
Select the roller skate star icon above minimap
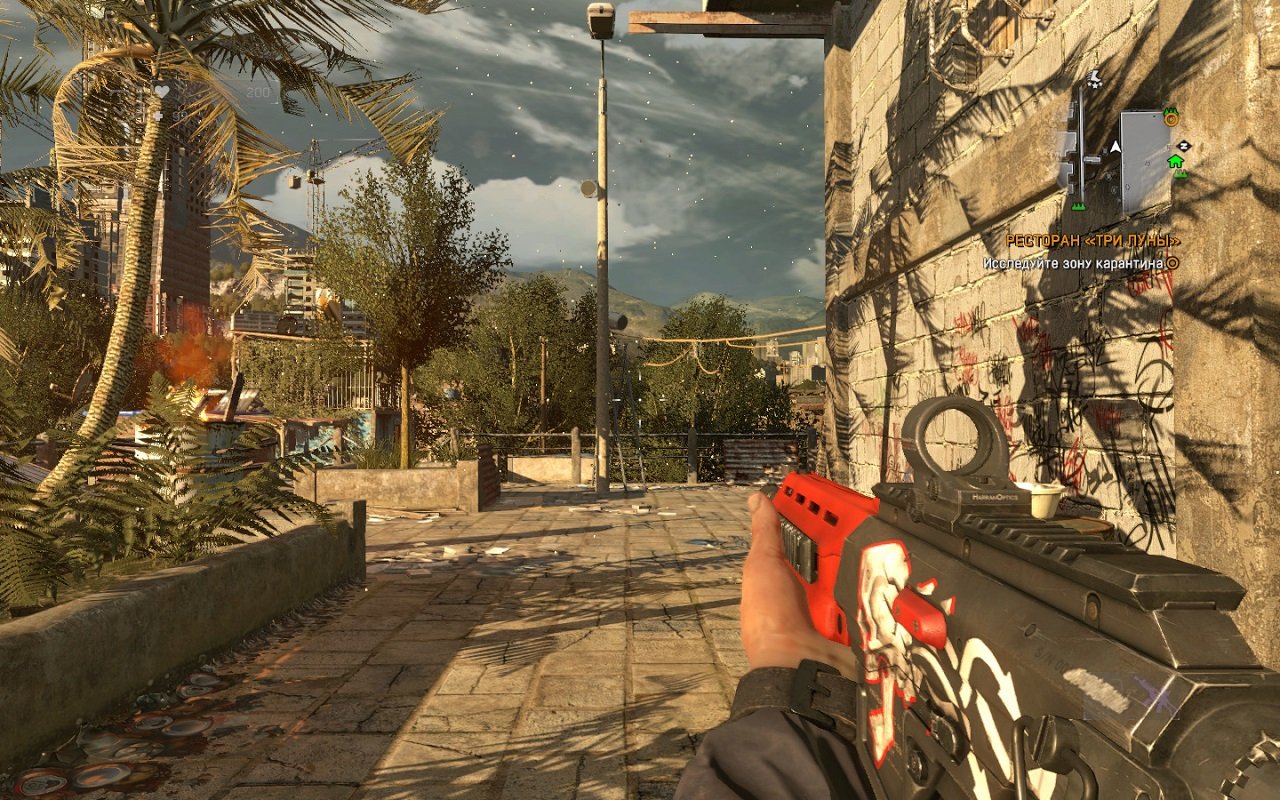(x=1094, y=80)
